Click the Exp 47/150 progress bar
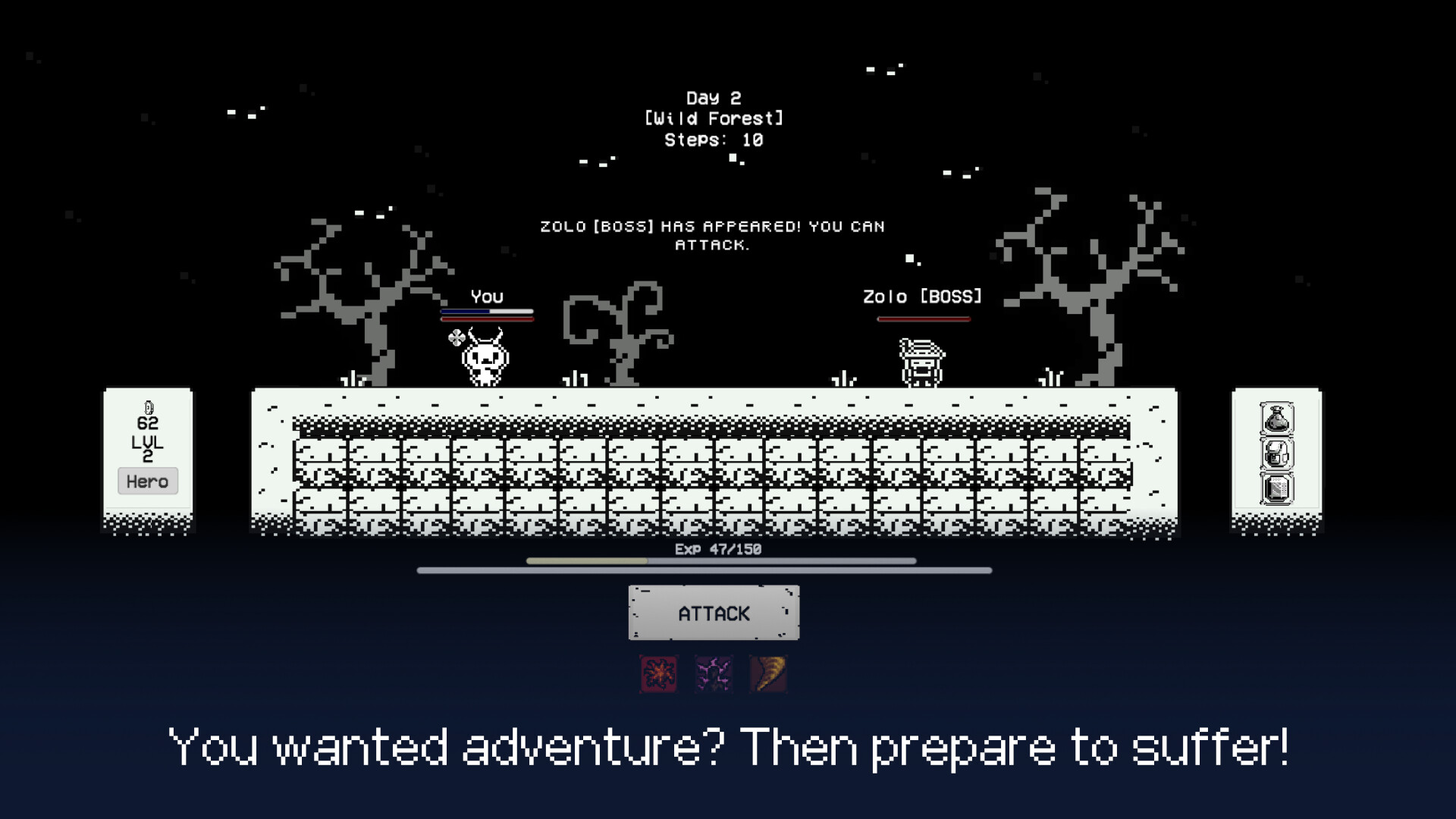This screenshot has width=1456, height=819. pyautogui.click(x=719, y=560)
